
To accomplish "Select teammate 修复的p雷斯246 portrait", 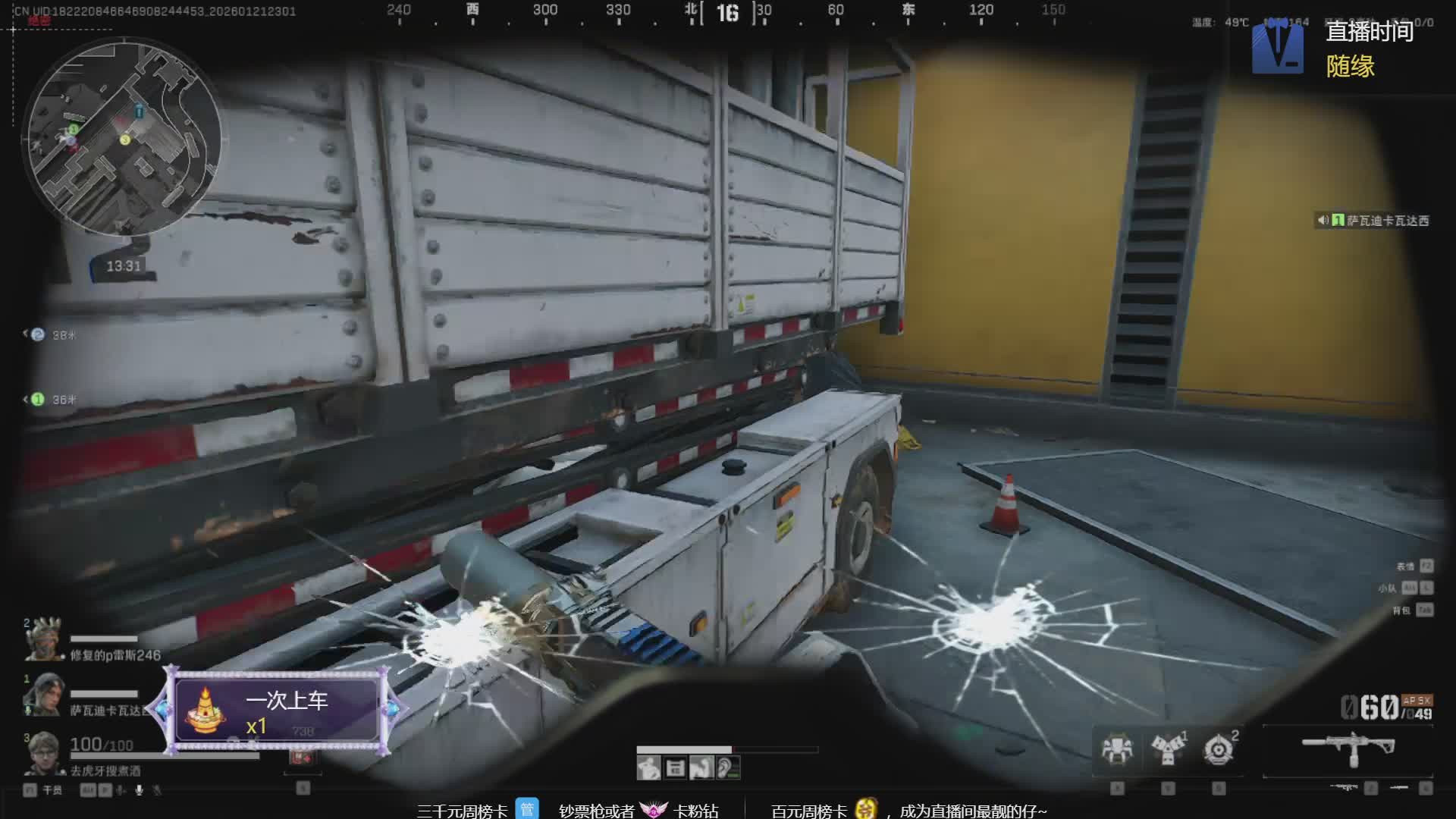I will pyautogui.click(x=43, y=639).
